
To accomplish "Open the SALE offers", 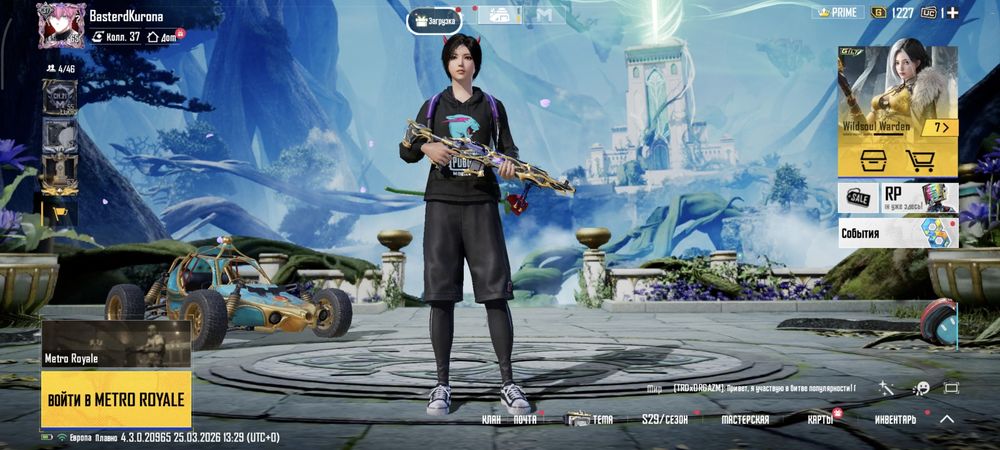I will tap(858, 197).
